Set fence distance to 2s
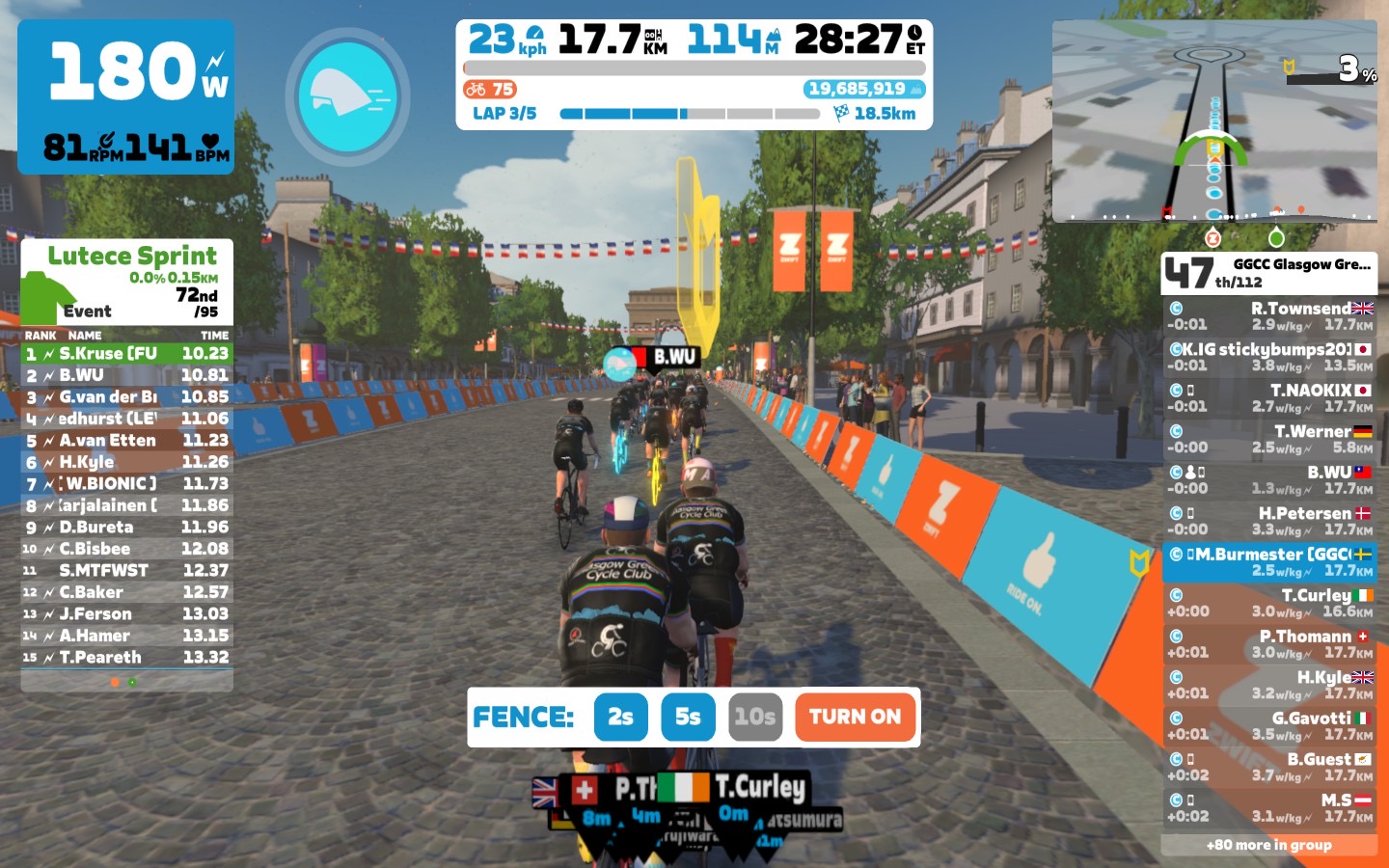 [x=620, y=717]
